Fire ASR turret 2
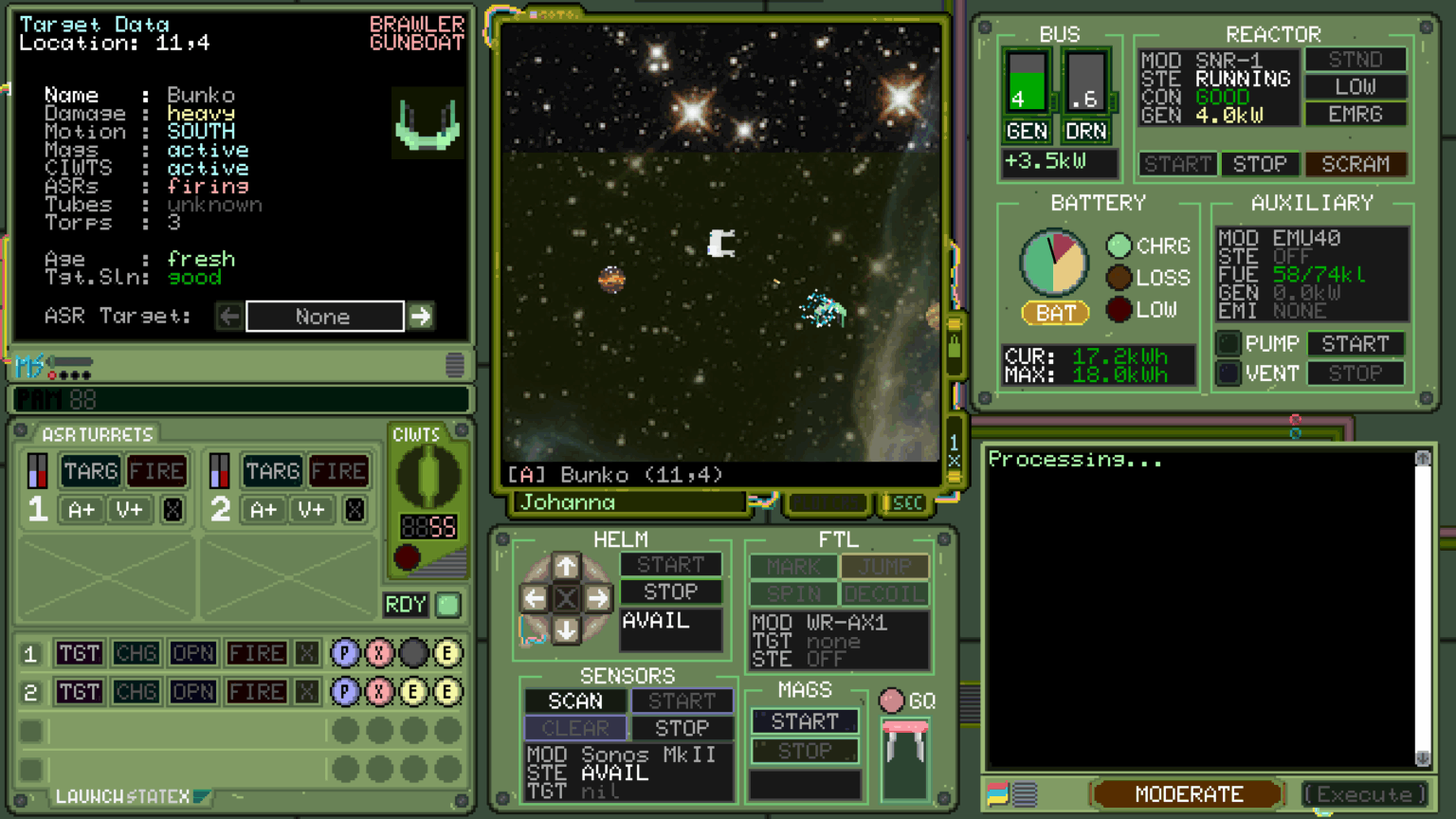This screenshot has height=819, width=1456. pos(338,471)
